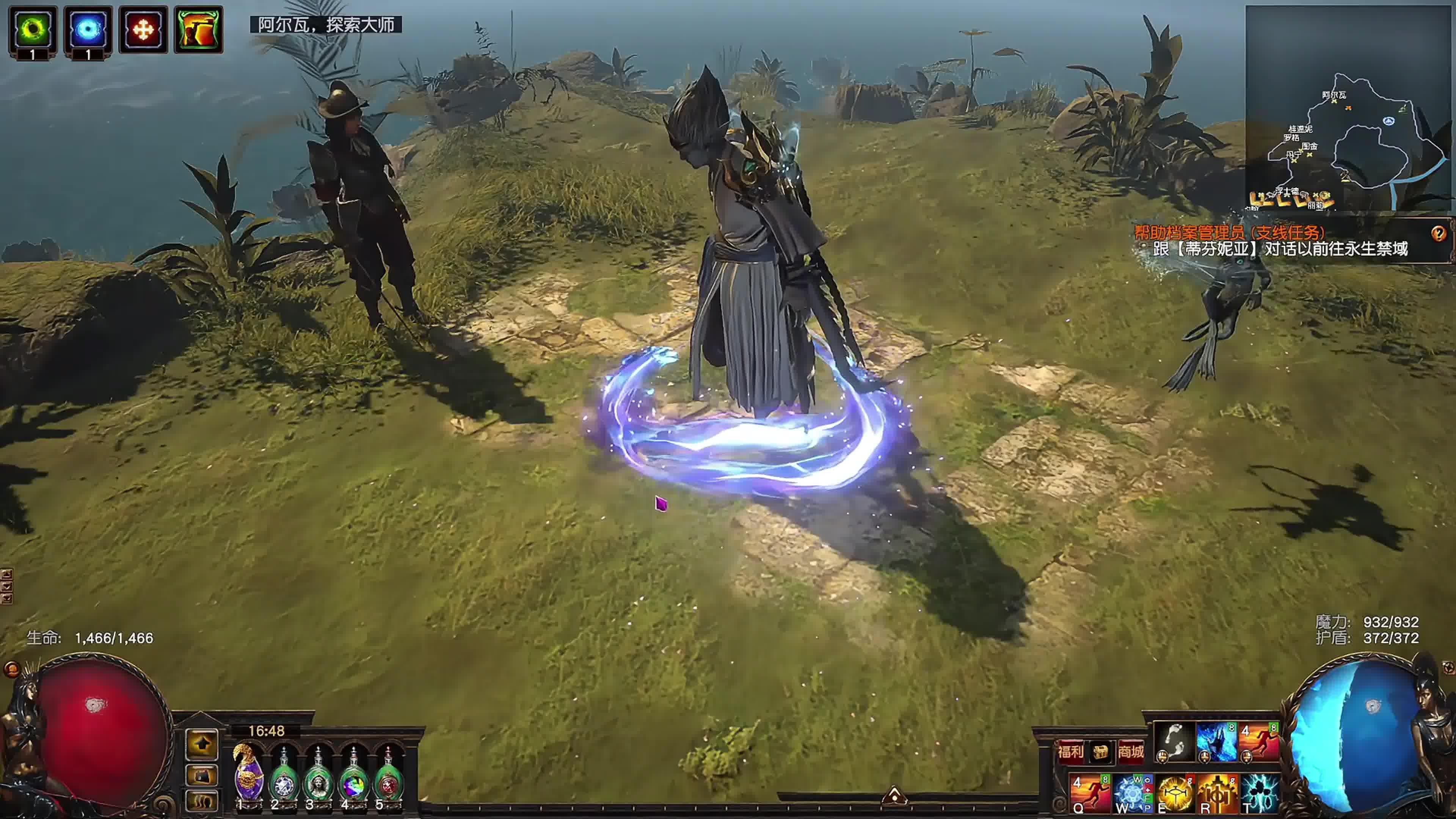Click the green vortex buff icon
Image resolution: width=1456 pixels, height=819 pixels.
tap(32, 29)
